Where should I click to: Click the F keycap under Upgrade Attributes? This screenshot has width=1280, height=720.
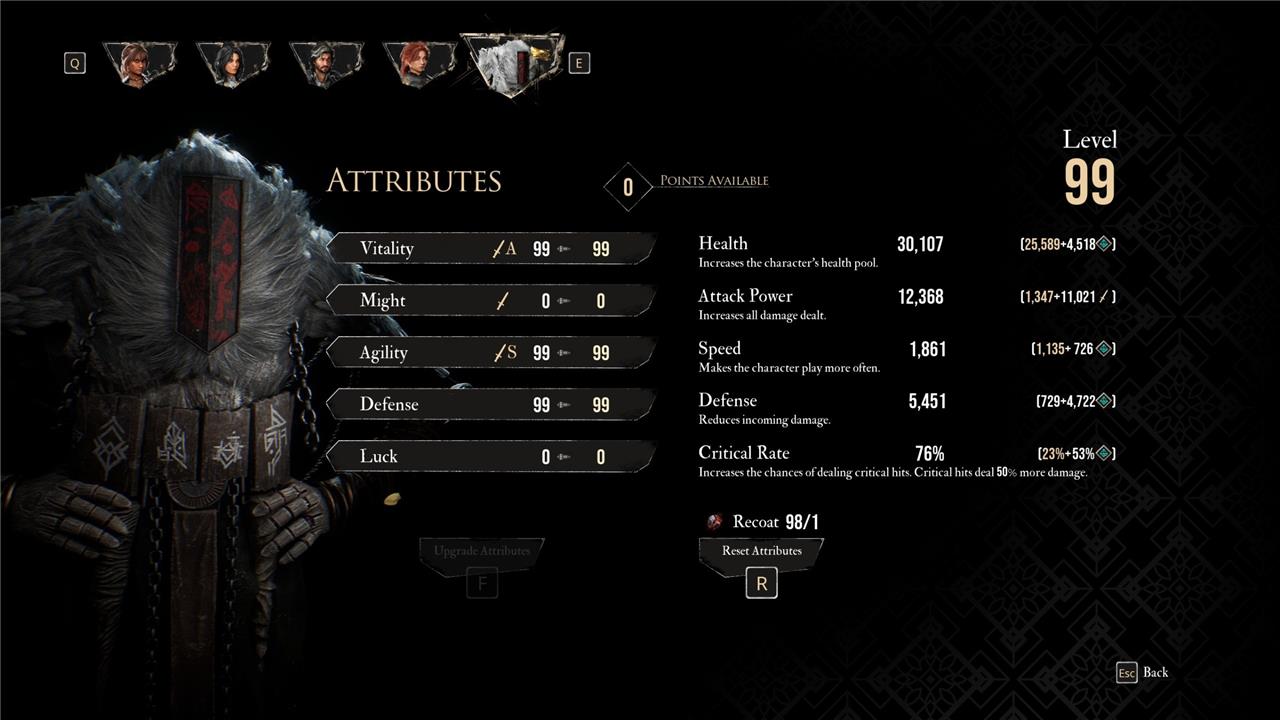pyautogui.click(x=481, y=582)
